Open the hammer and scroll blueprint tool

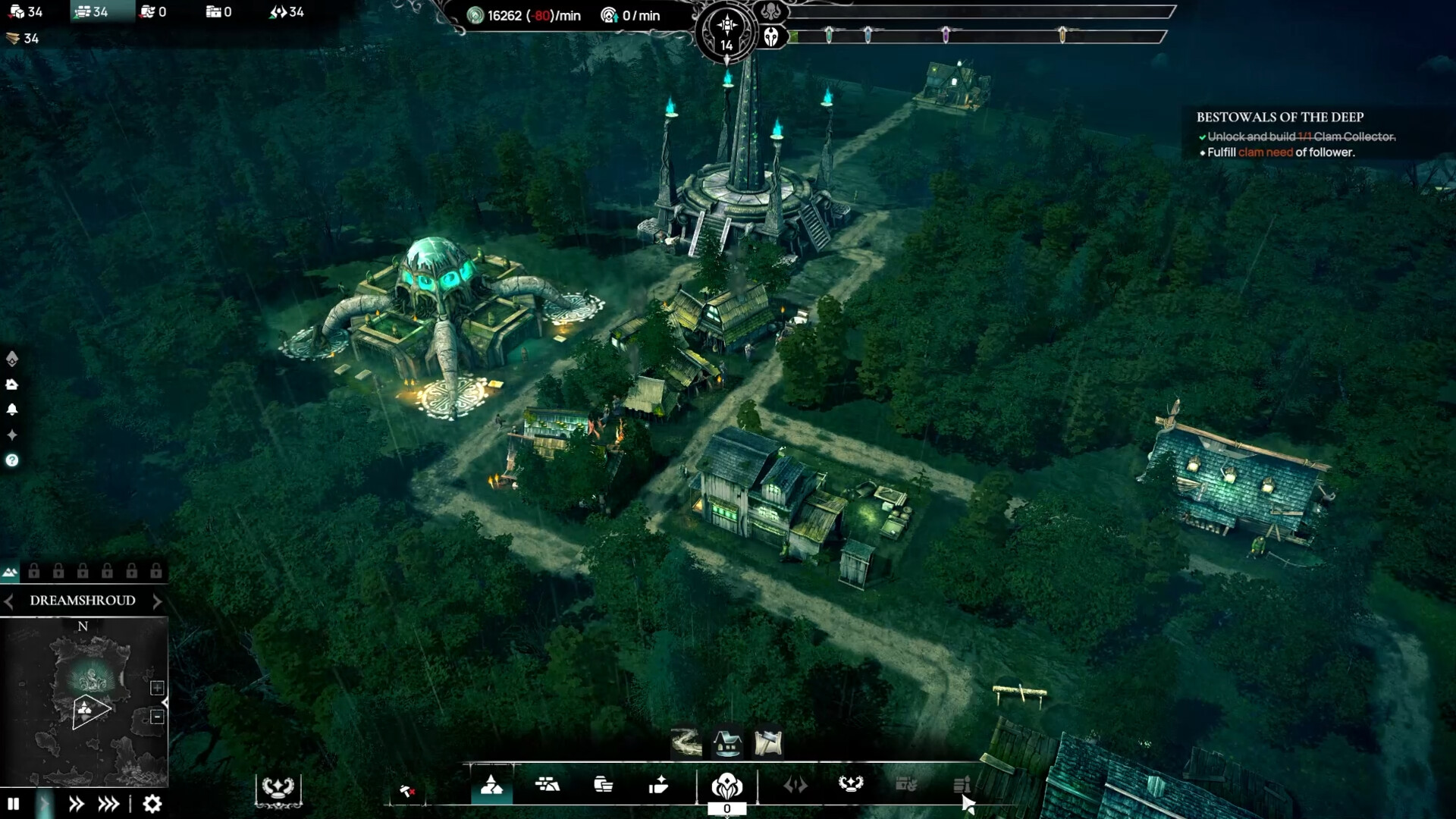coord(768,743)
